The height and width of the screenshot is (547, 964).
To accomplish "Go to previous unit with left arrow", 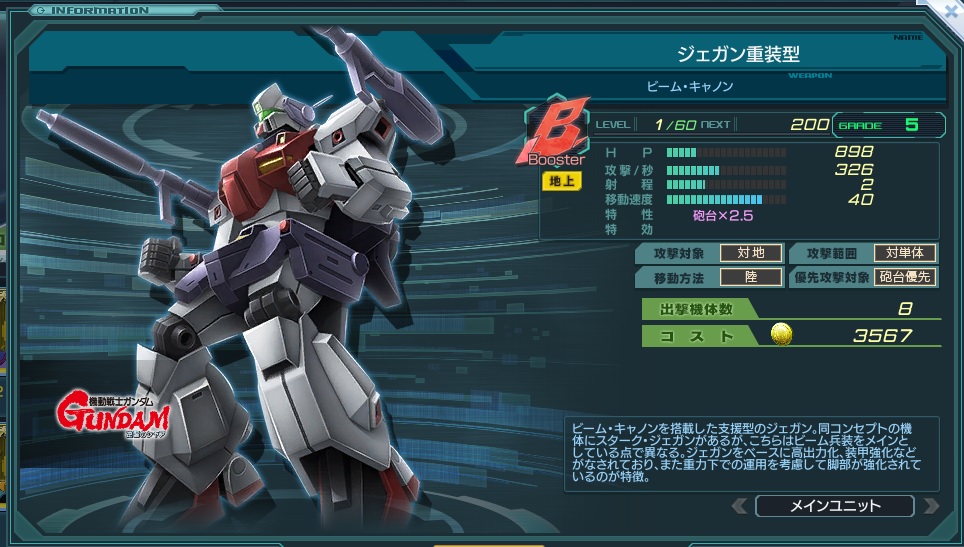I will point(740,506).
